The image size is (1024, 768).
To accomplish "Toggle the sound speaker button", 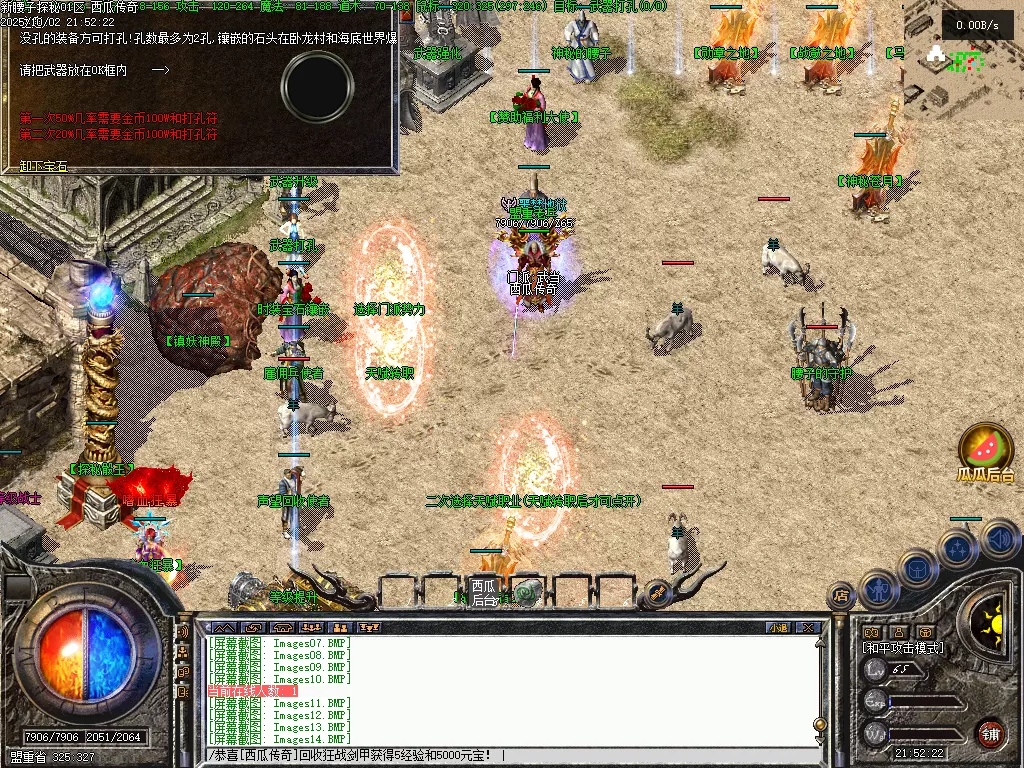I will tap(999, 539).
